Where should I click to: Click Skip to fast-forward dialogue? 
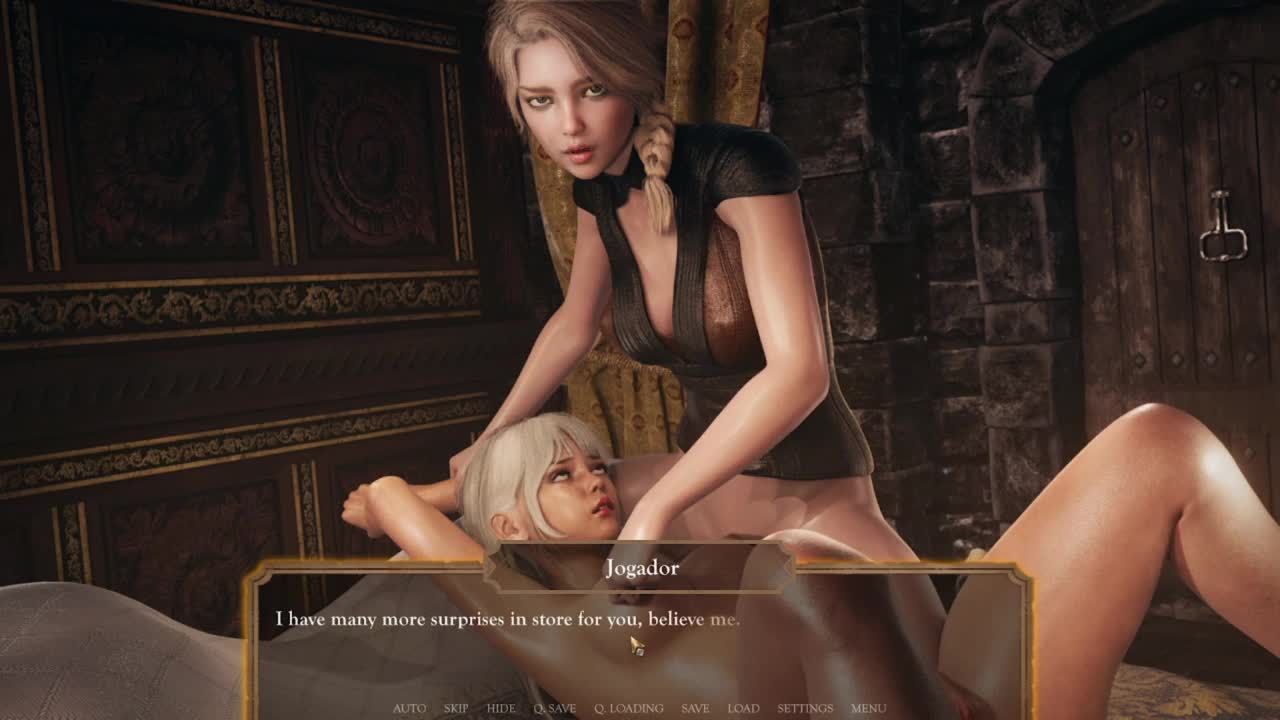pos(456,708)
